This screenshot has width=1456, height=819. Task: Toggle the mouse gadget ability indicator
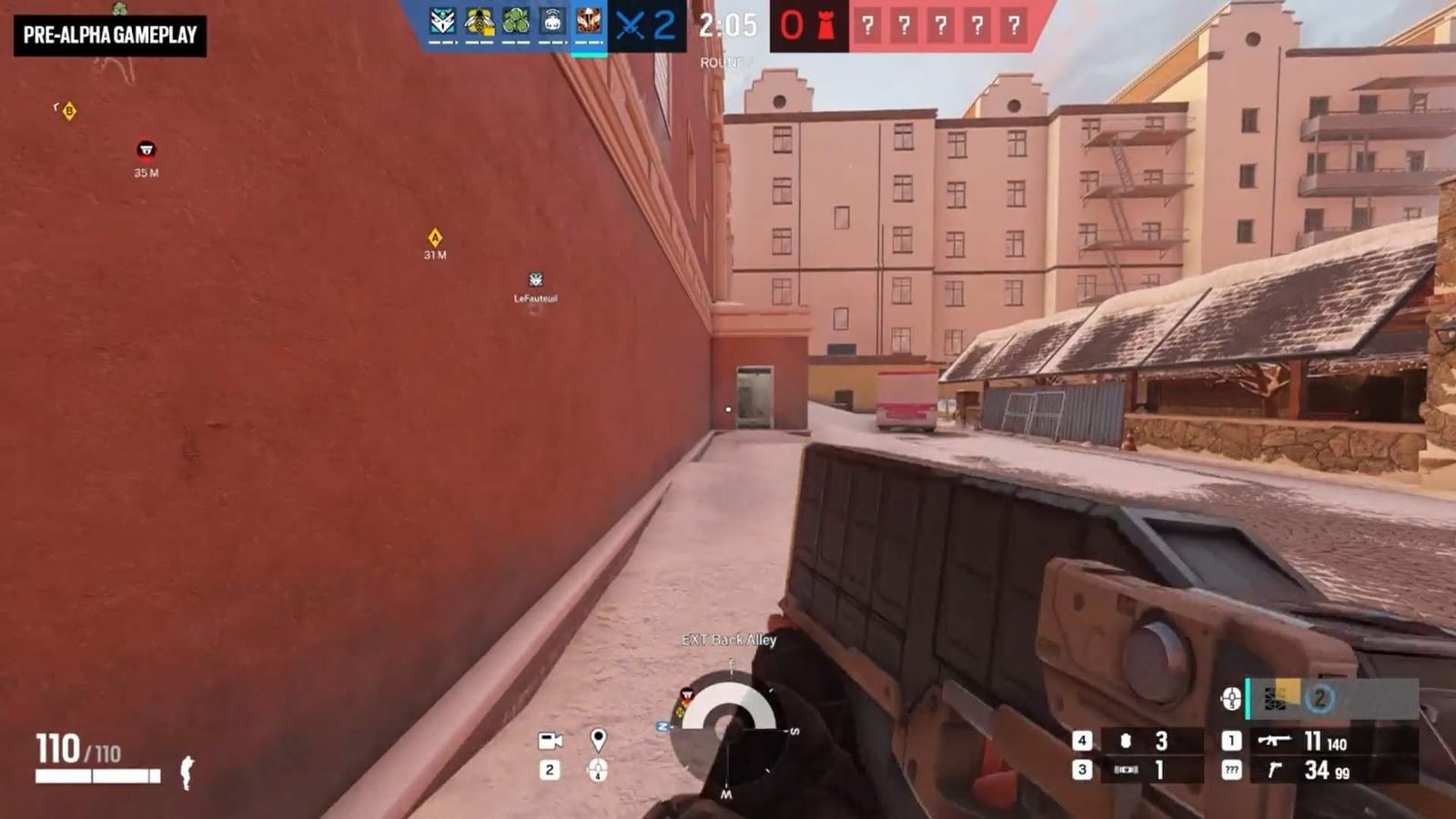(x=1231, y=701)
